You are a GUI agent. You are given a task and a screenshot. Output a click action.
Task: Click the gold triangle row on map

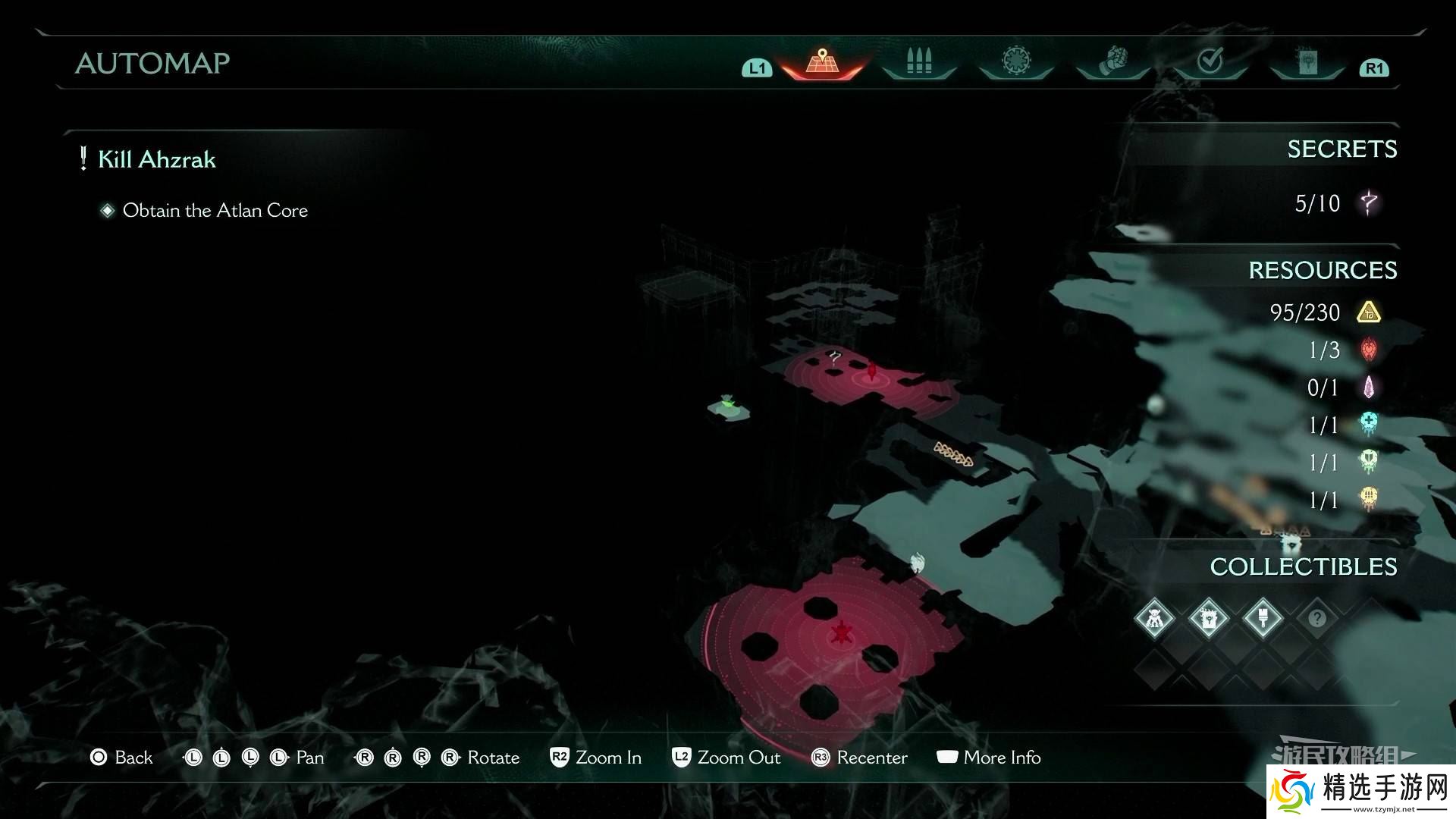click(x=954, y=454)
